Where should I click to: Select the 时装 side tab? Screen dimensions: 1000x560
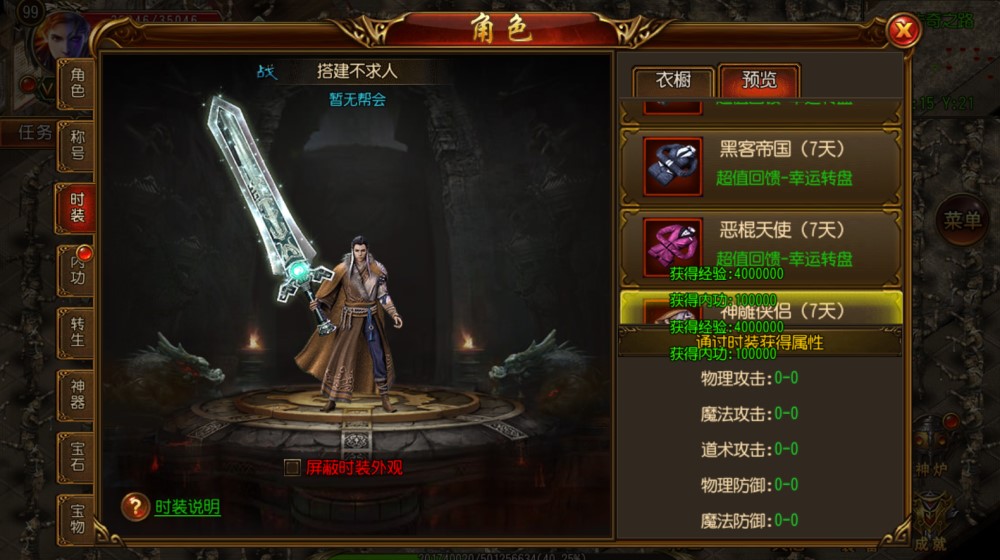pyautogui.click(x=77, y=208)
